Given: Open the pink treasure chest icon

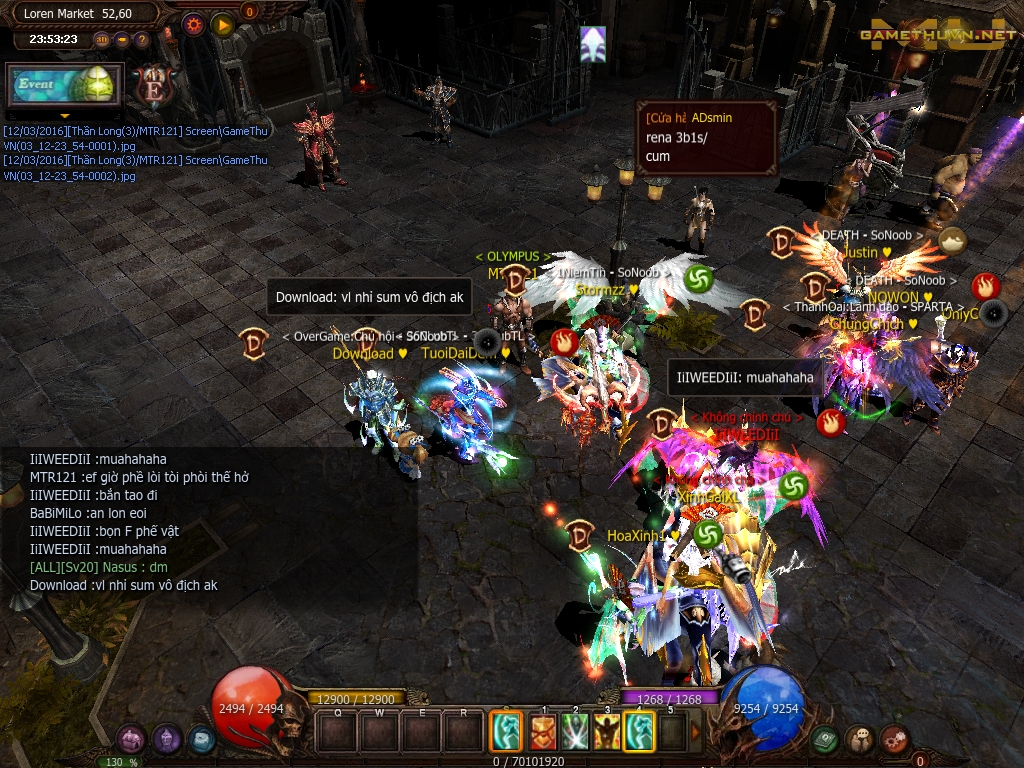Looking at the screenshot, I should pyautogui.click(x=131, y=739).
